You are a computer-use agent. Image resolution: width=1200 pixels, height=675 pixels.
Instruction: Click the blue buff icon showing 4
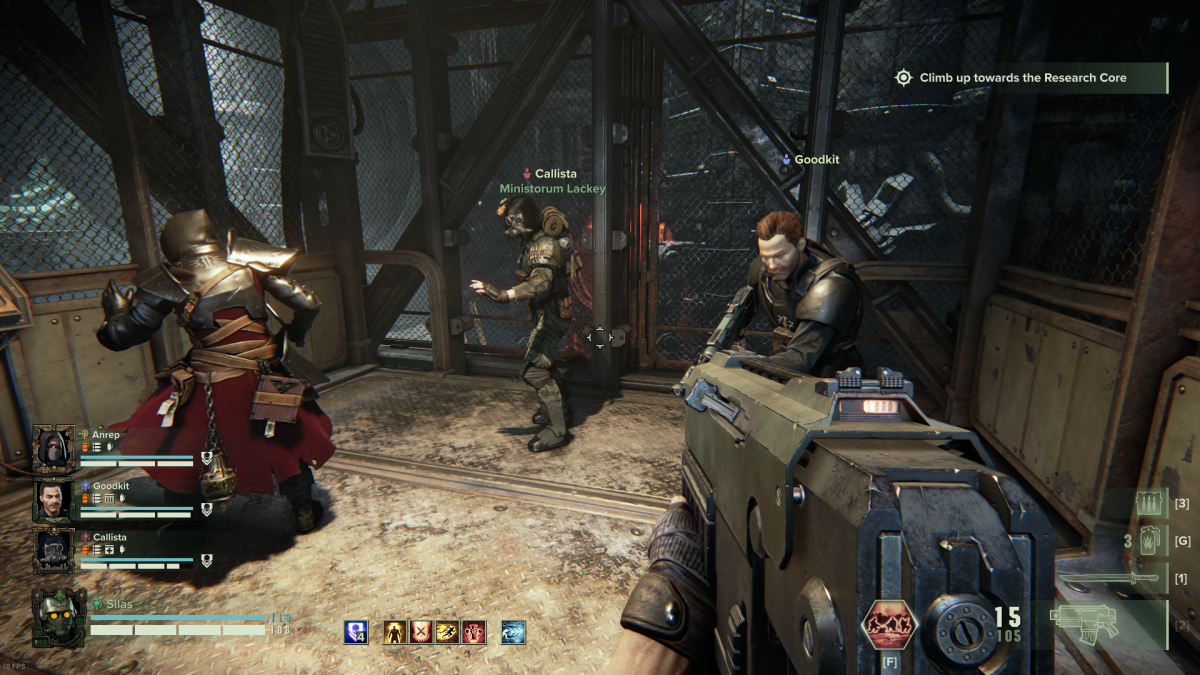(356, 632)
